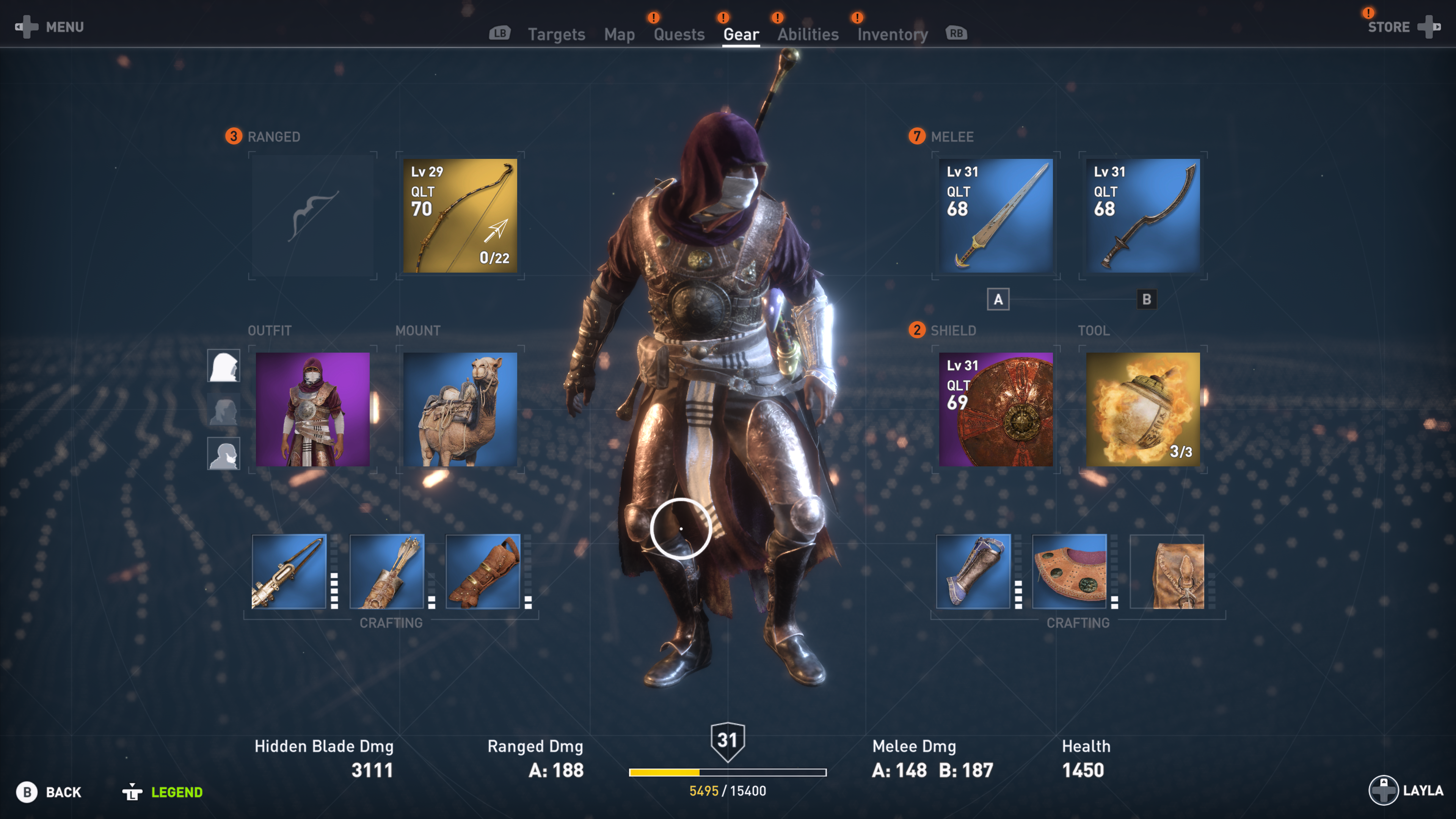Choose the level 31 red shield slot
1456x819 pixels.
click(995, 409)
